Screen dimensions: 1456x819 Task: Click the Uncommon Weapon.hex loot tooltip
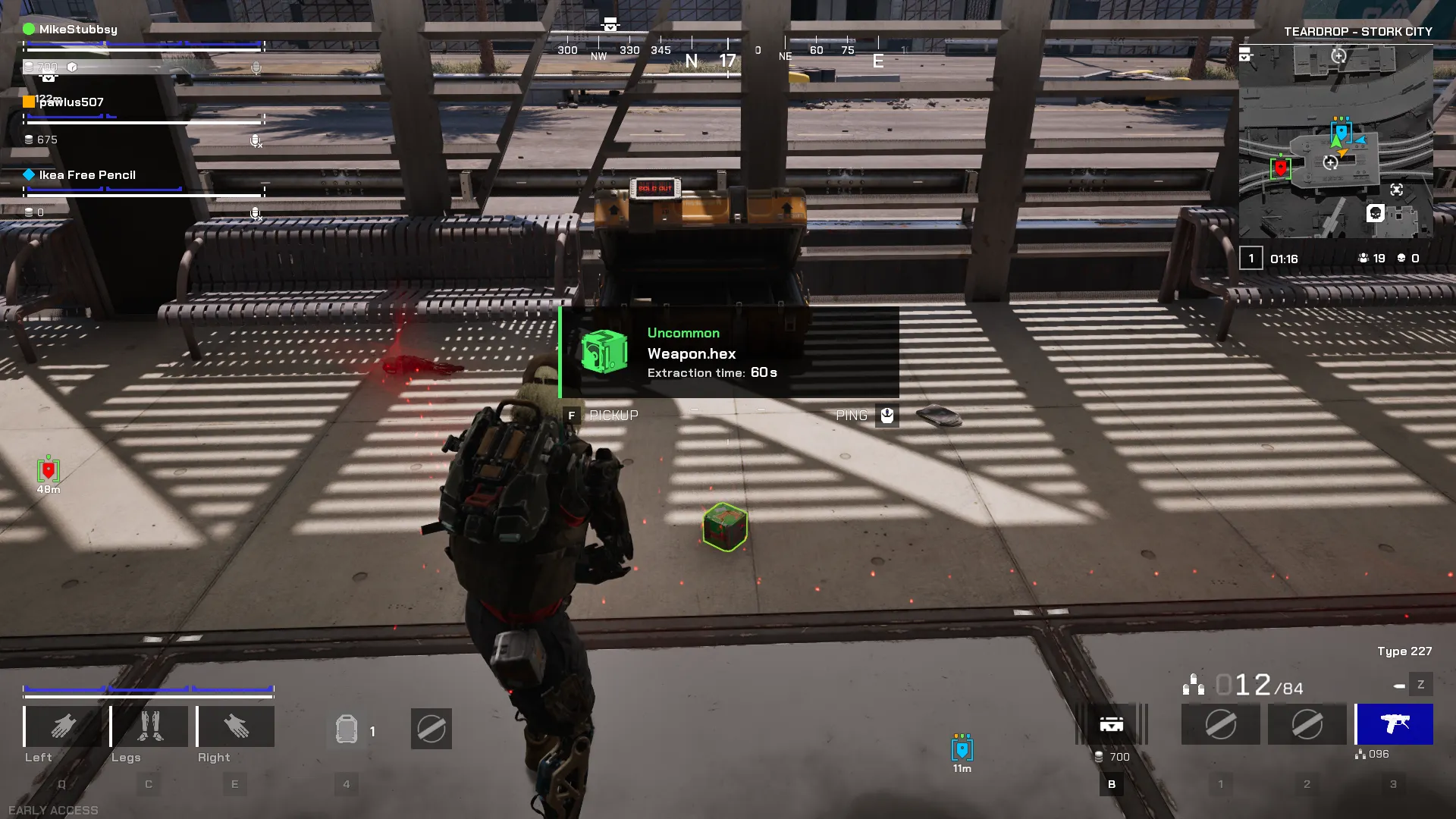coord(729,353)
